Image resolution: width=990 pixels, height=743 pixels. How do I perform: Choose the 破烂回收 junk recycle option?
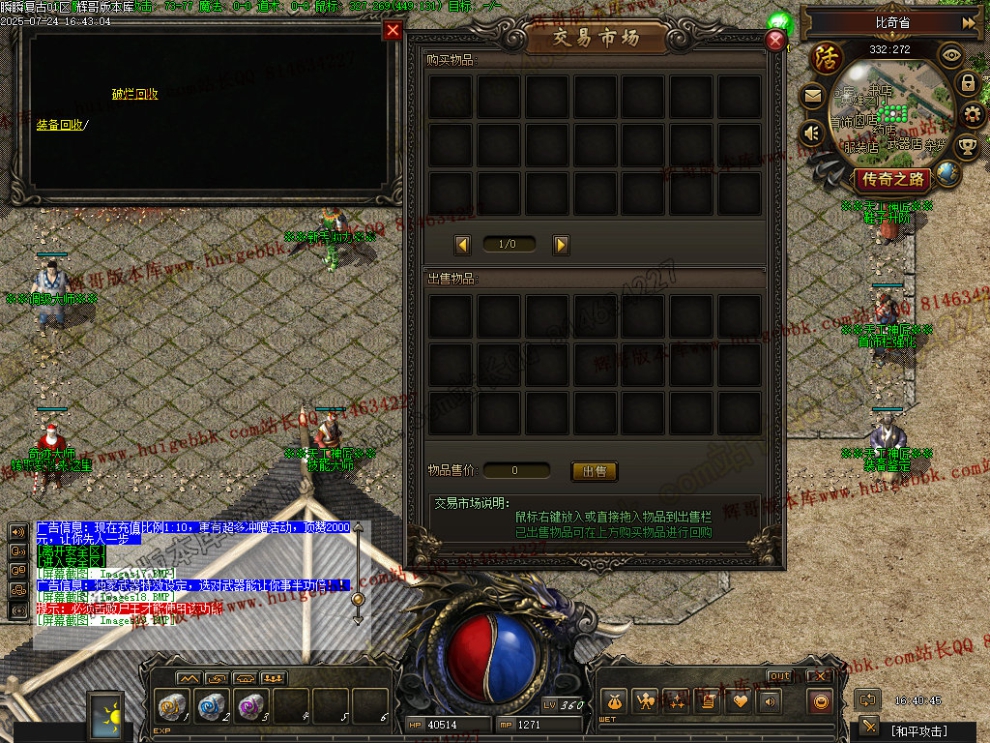tap(135, 94)
